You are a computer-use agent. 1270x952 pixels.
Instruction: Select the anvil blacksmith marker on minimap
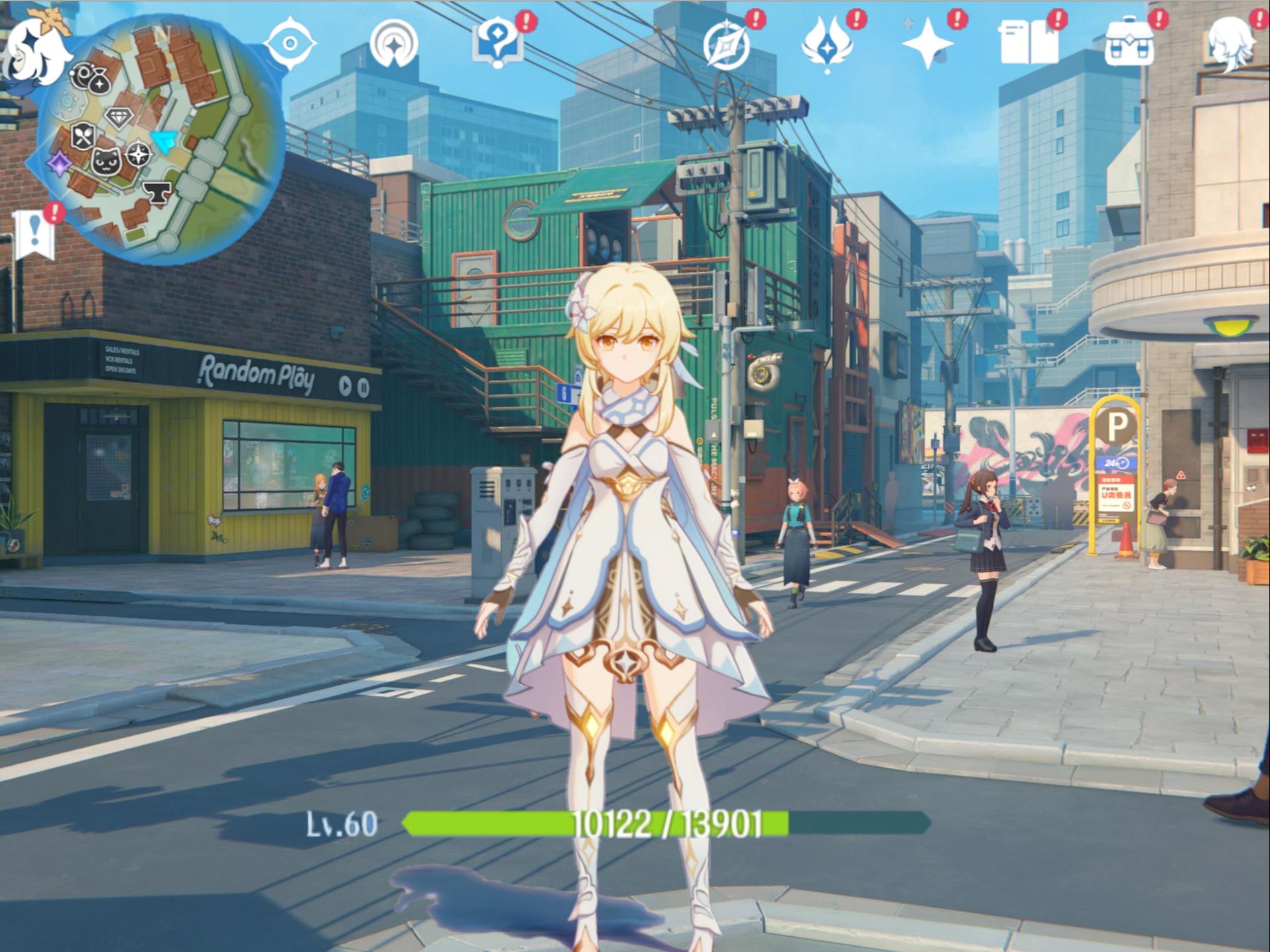[157, 192]
